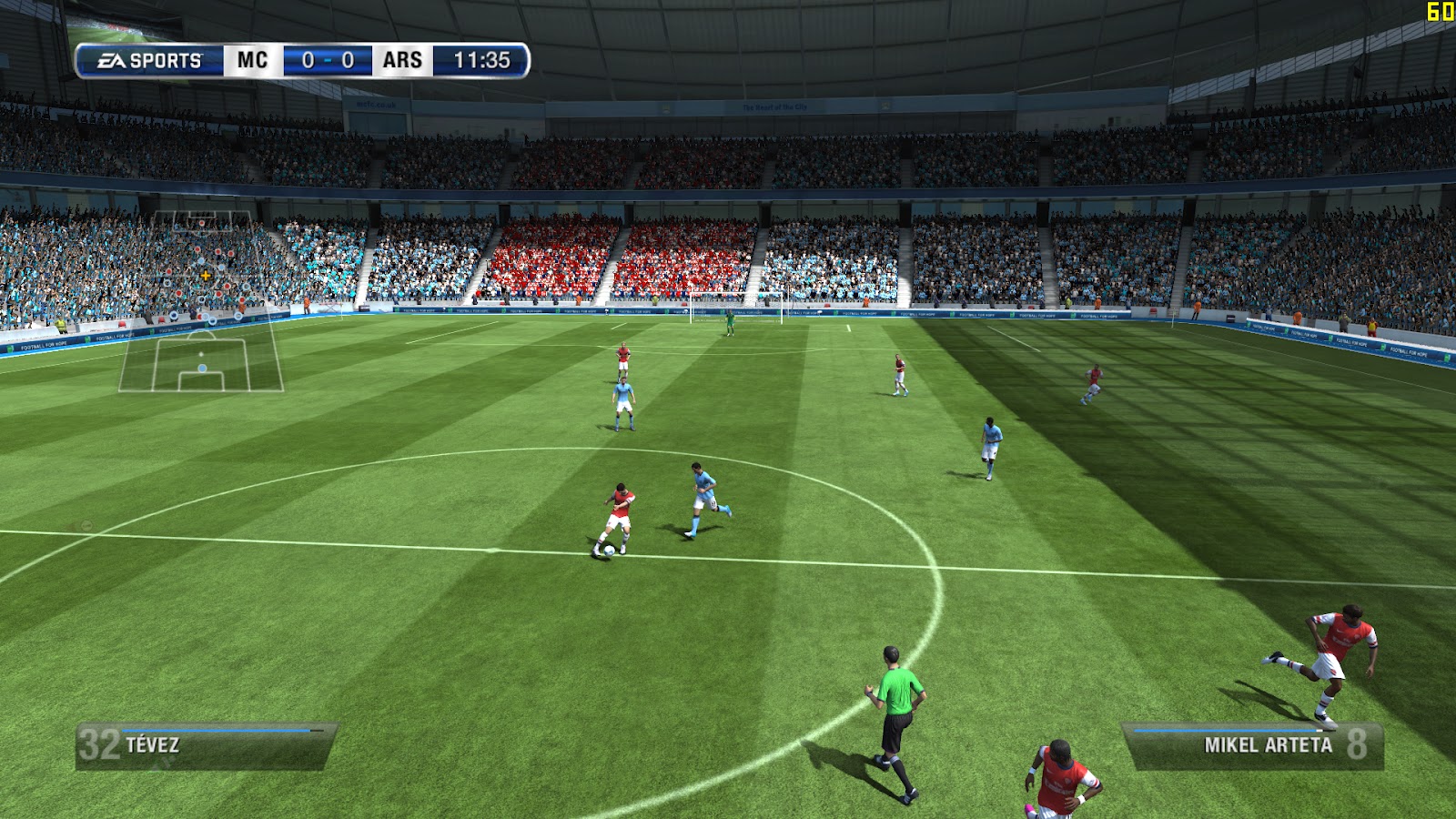The image size is (1456, 819).
Task: Click the goalkeeper standing near the goal
Action: (x=729, y=323)
